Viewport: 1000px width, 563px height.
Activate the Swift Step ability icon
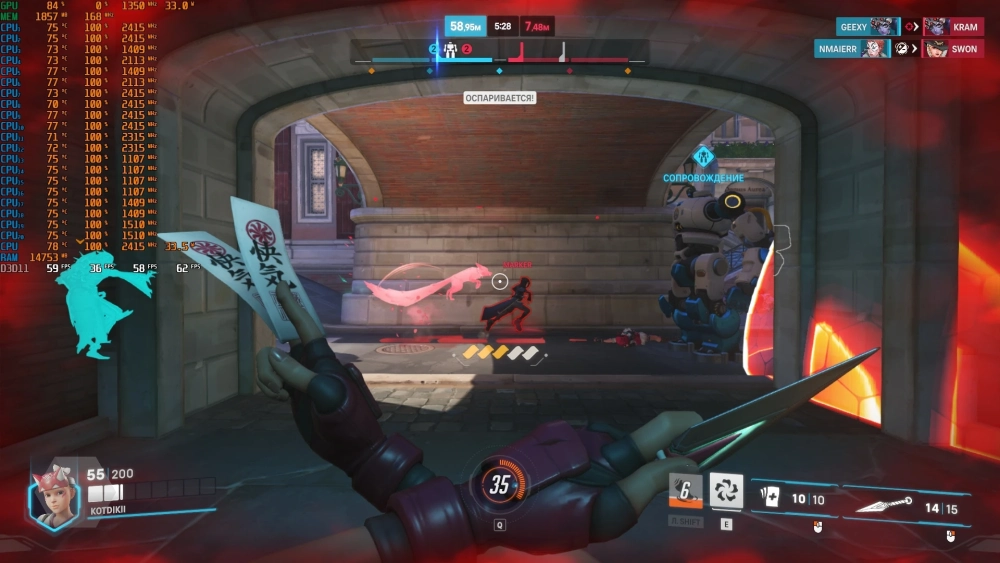pyautogui.click(x=686, y=490)
